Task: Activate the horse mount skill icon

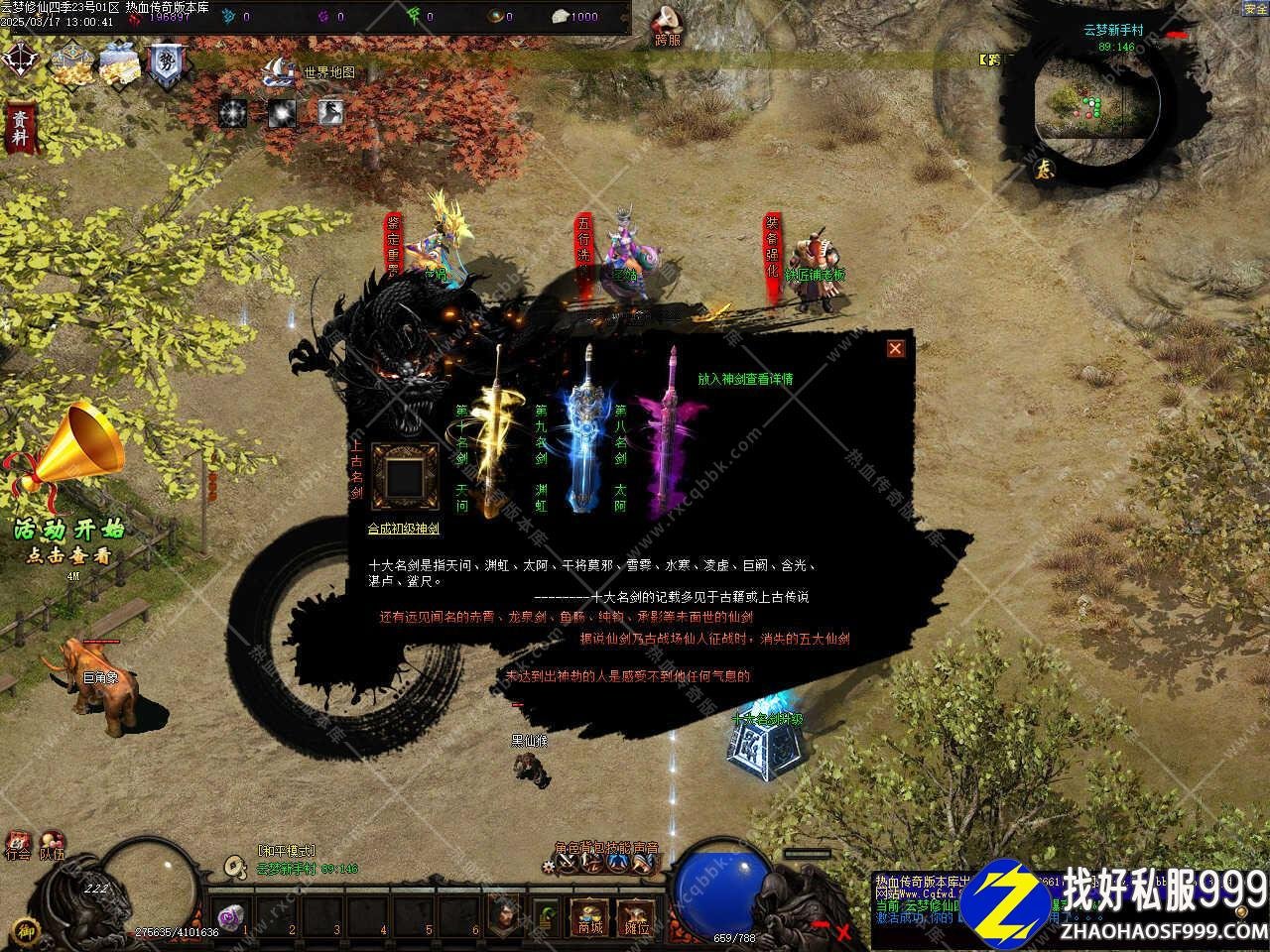Action: click(330, 112)
